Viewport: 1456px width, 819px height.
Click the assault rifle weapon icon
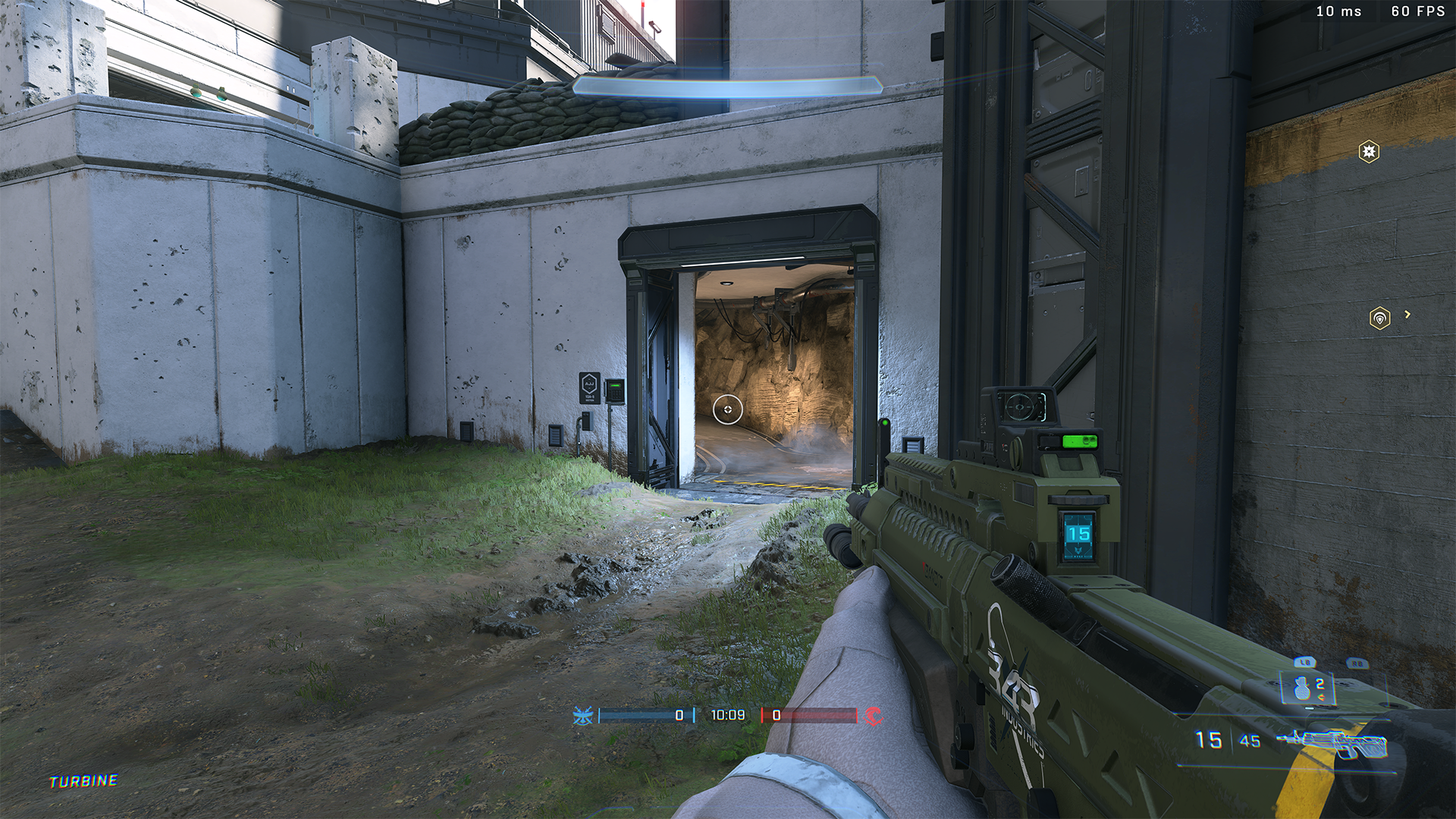pos(1332,742)
